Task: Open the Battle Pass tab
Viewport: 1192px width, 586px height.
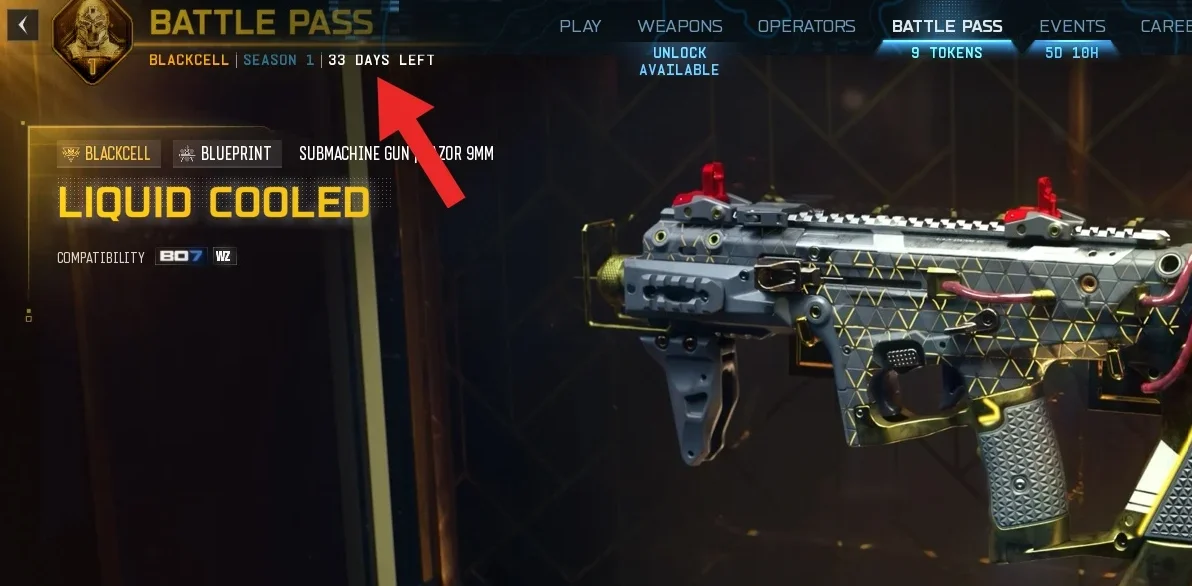Action: pos(947,27)
